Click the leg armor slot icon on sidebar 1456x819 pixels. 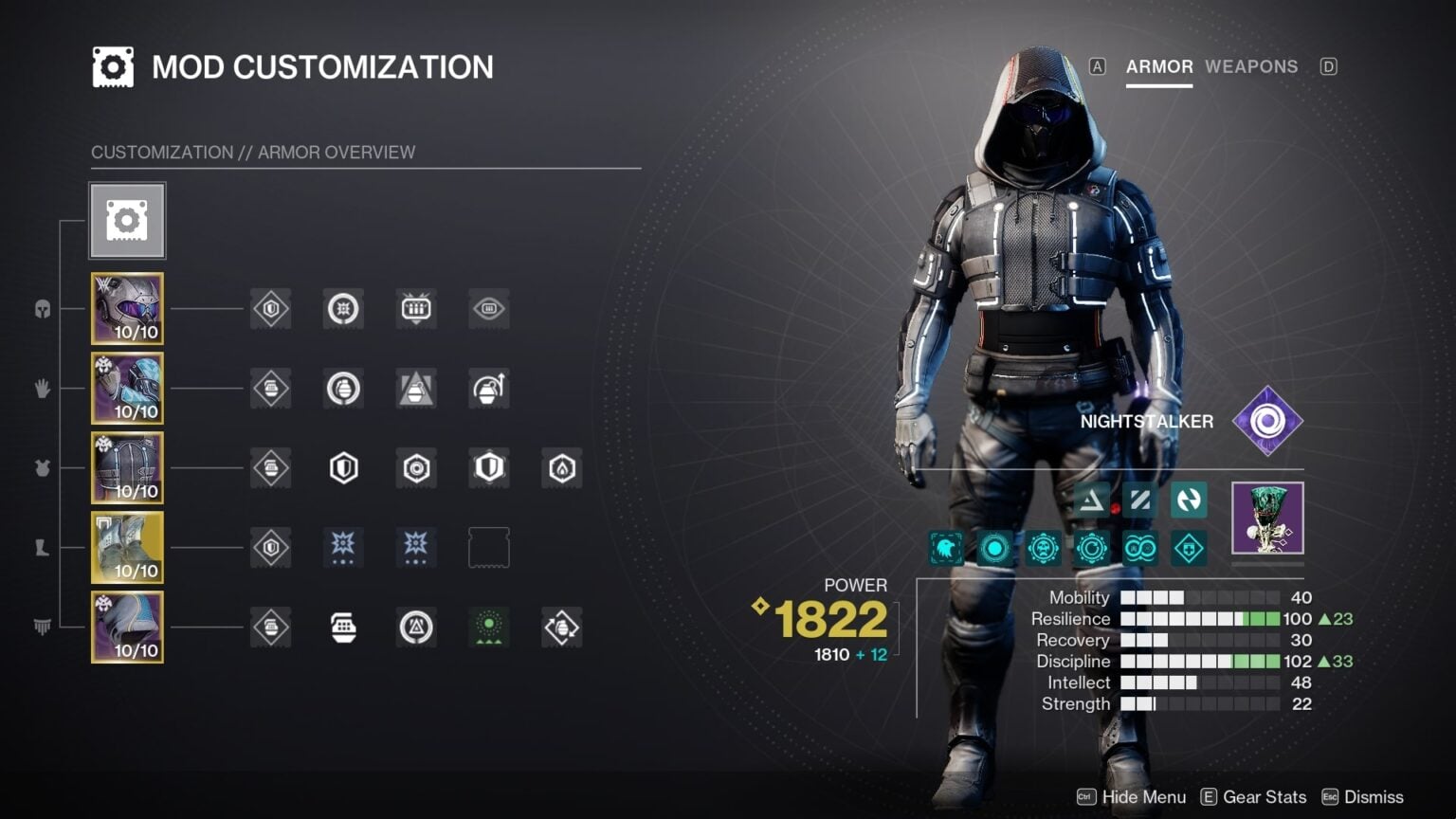tap(127, 547)
